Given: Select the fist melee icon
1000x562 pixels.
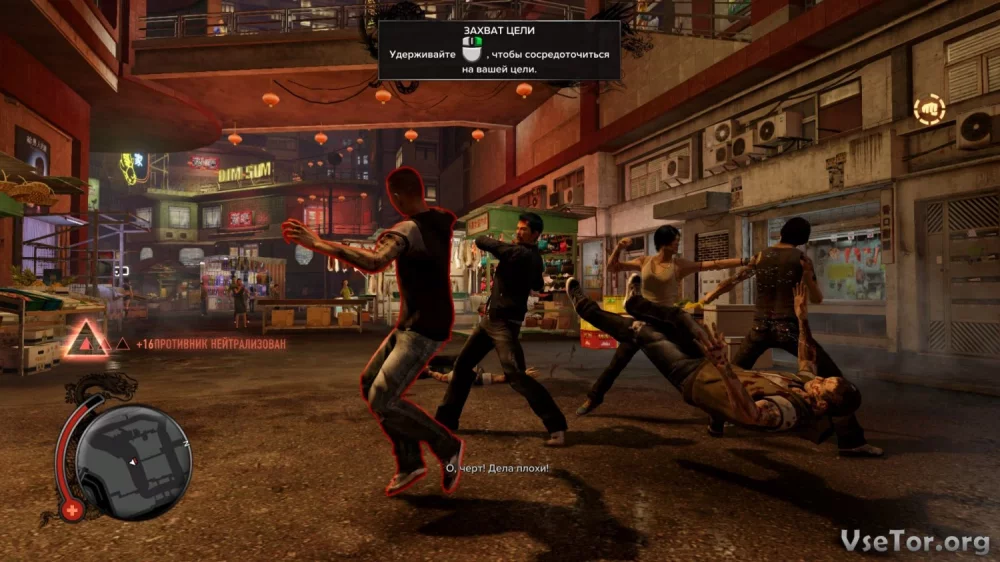Looking at the screenshot, I should tap(928, 108).
